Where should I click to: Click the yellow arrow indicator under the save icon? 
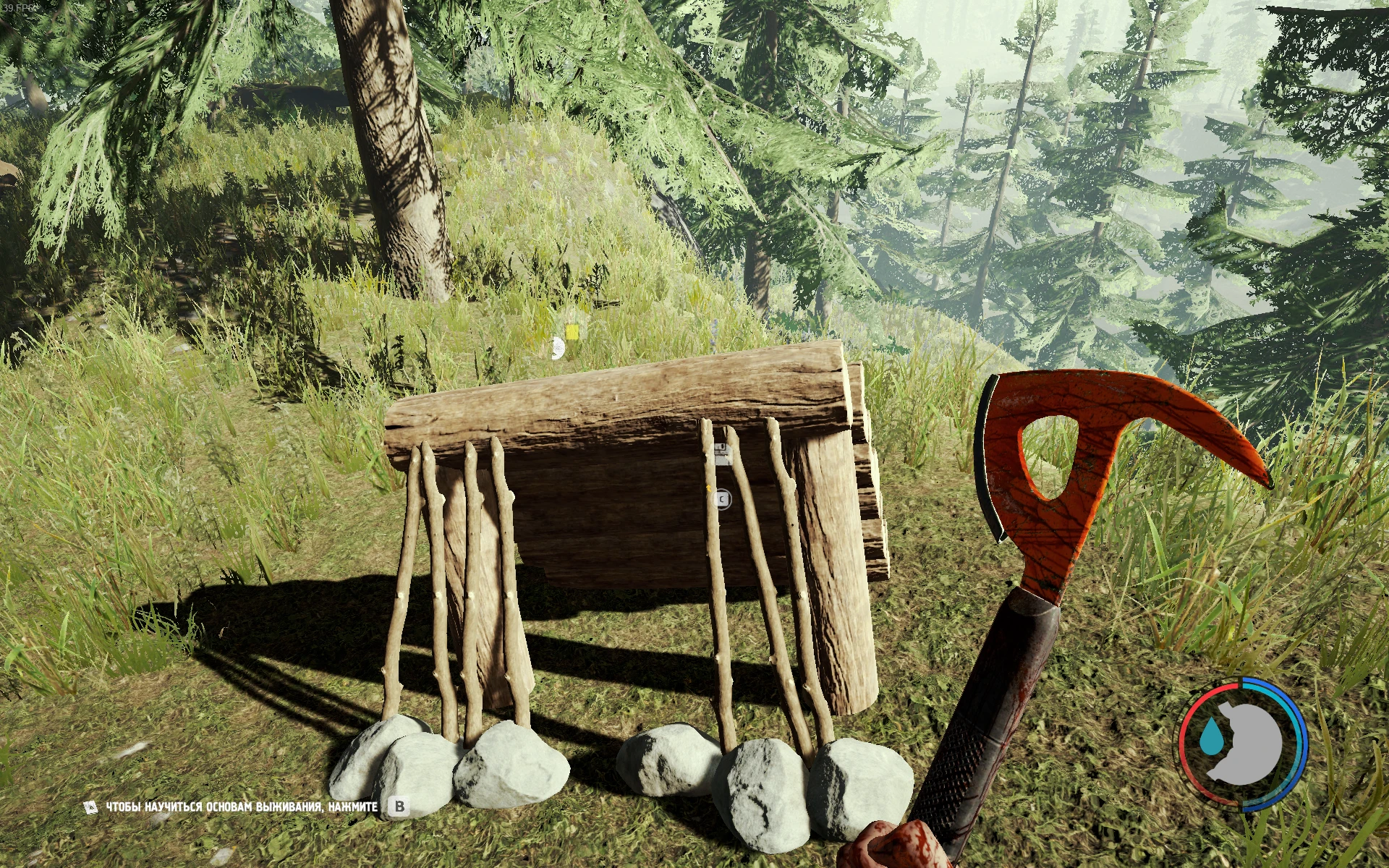point(709,489)
